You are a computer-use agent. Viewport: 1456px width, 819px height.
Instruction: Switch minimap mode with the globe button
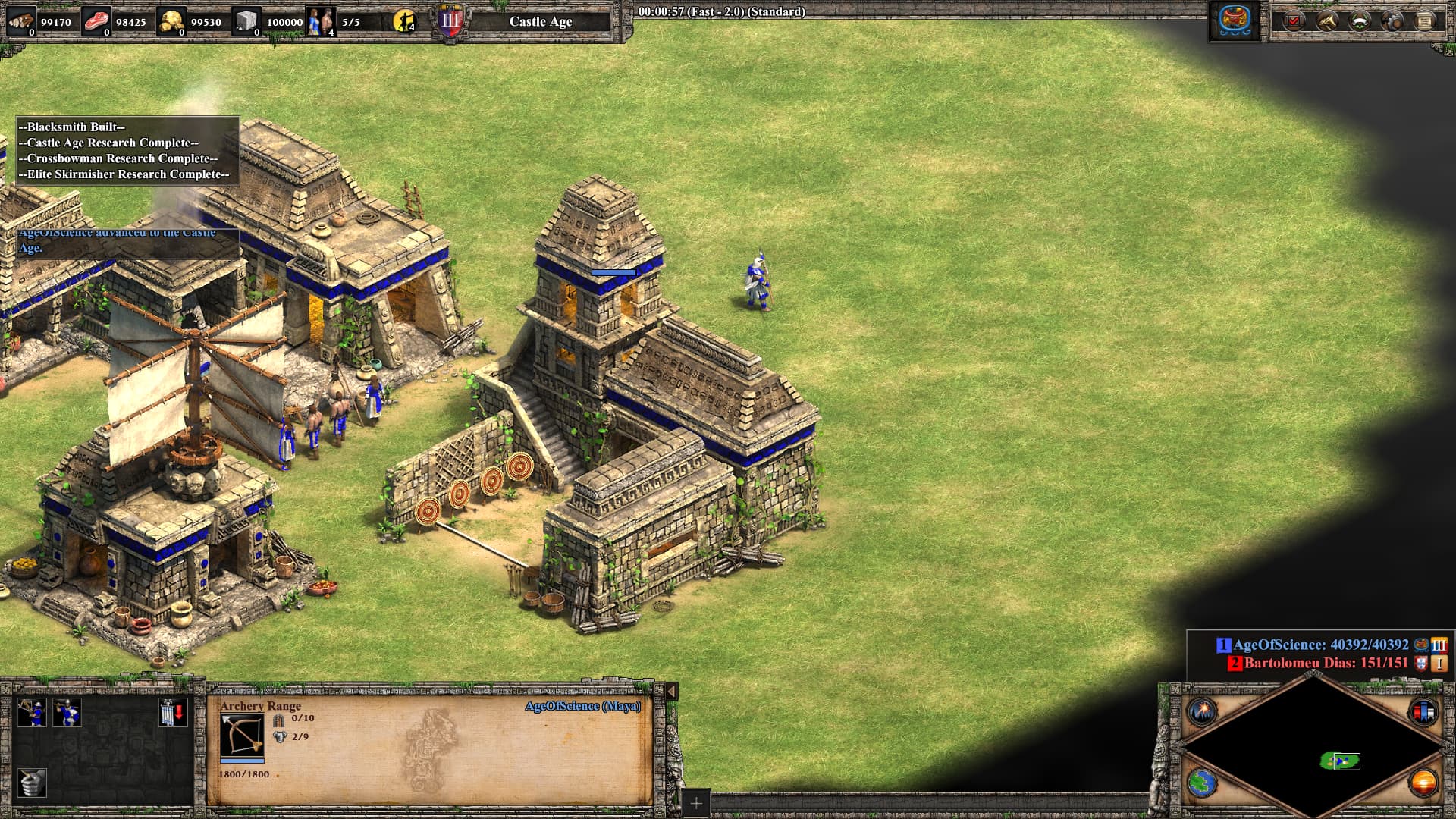pyautogui.click(x=1202, y=783)
